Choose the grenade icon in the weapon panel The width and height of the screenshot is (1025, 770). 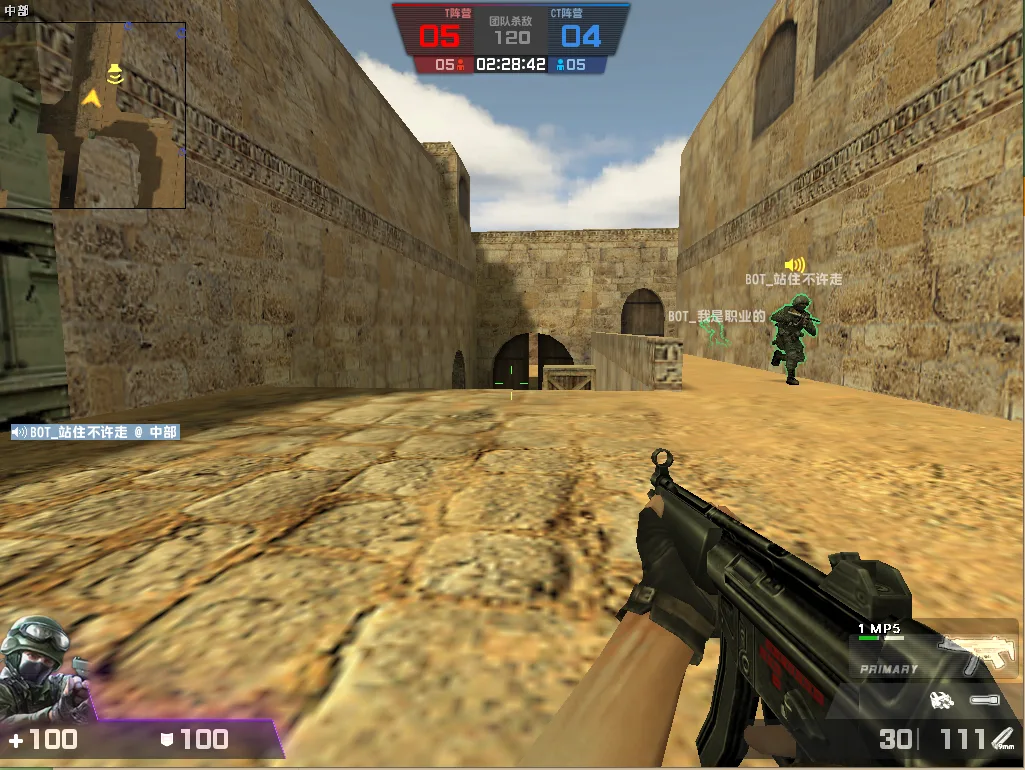pos(941,700)
